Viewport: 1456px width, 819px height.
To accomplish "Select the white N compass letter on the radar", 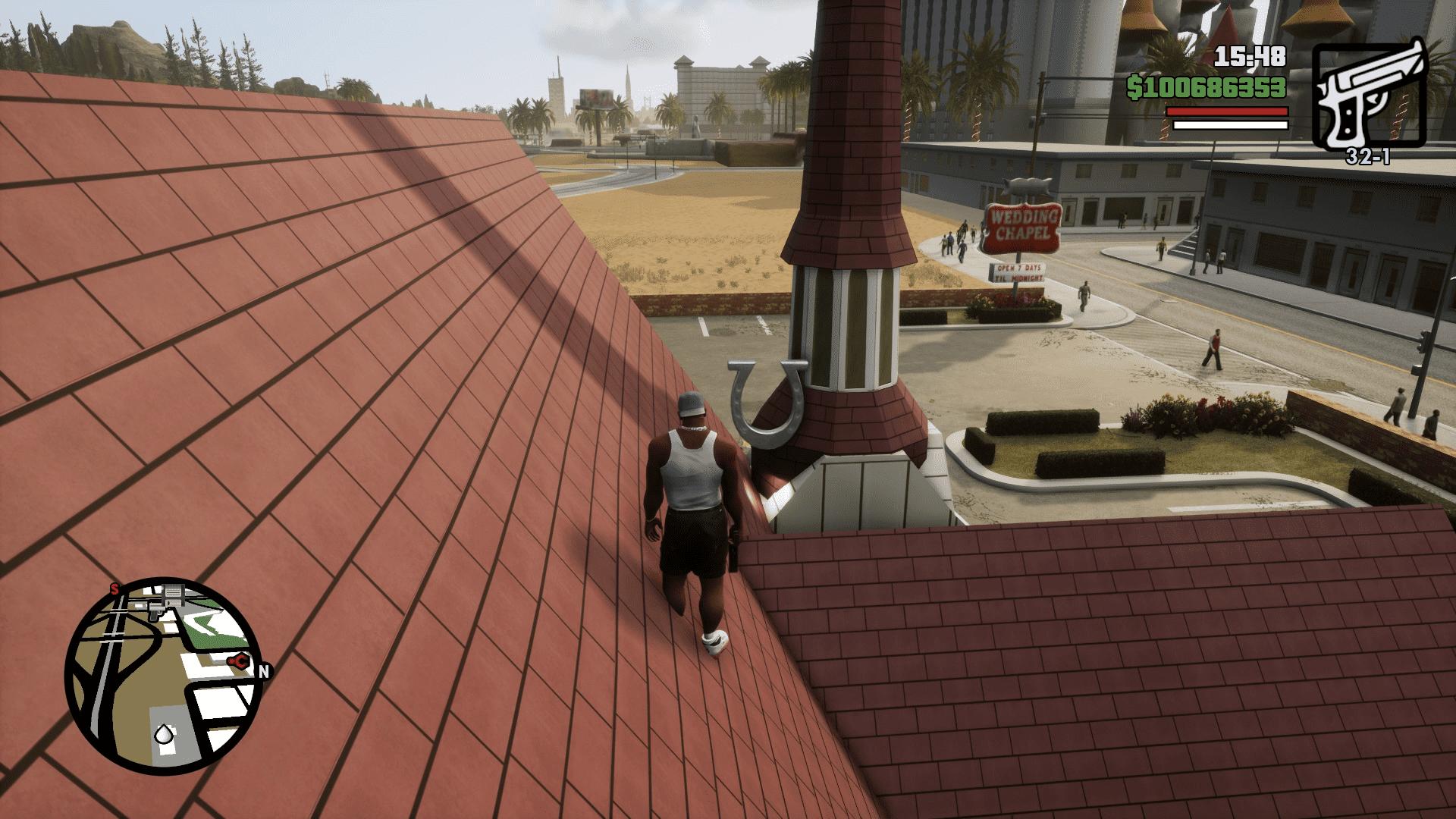I will coord(264,670).
